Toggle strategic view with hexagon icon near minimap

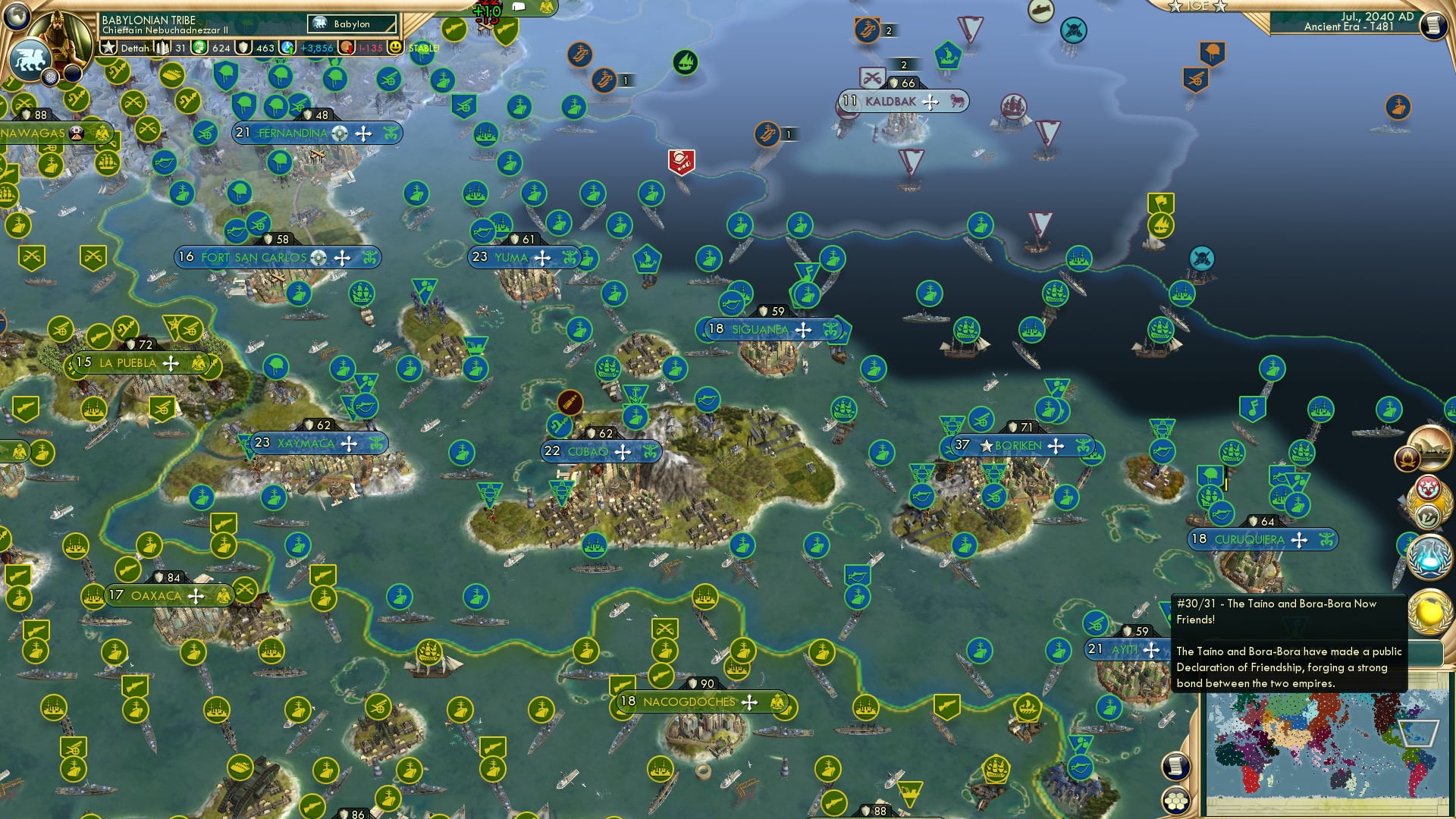[1176, 801]
